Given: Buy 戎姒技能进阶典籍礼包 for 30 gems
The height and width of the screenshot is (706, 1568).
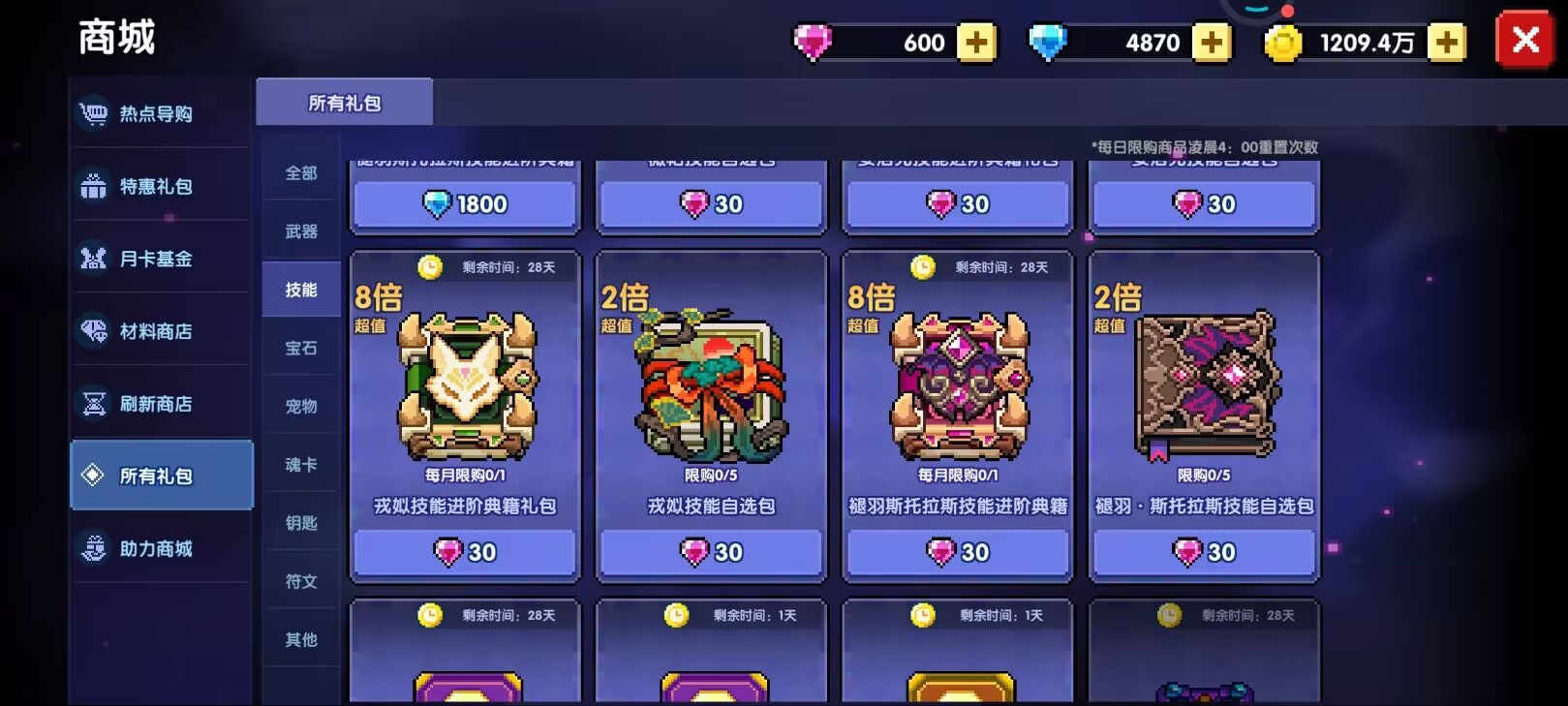Looking at the screenshot, I should [465, 552].
